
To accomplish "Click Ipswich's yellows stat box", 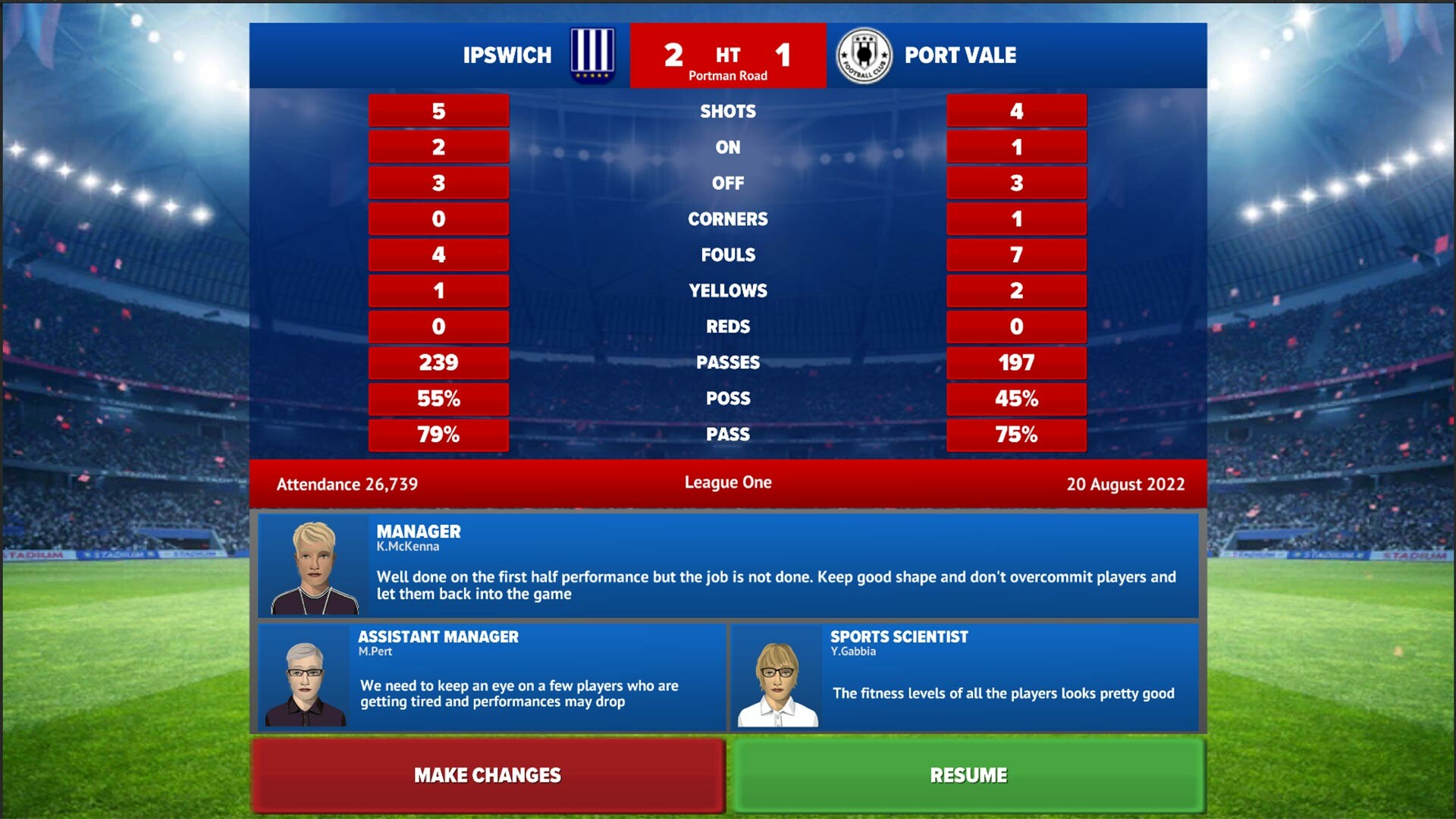I will [438, 290].
